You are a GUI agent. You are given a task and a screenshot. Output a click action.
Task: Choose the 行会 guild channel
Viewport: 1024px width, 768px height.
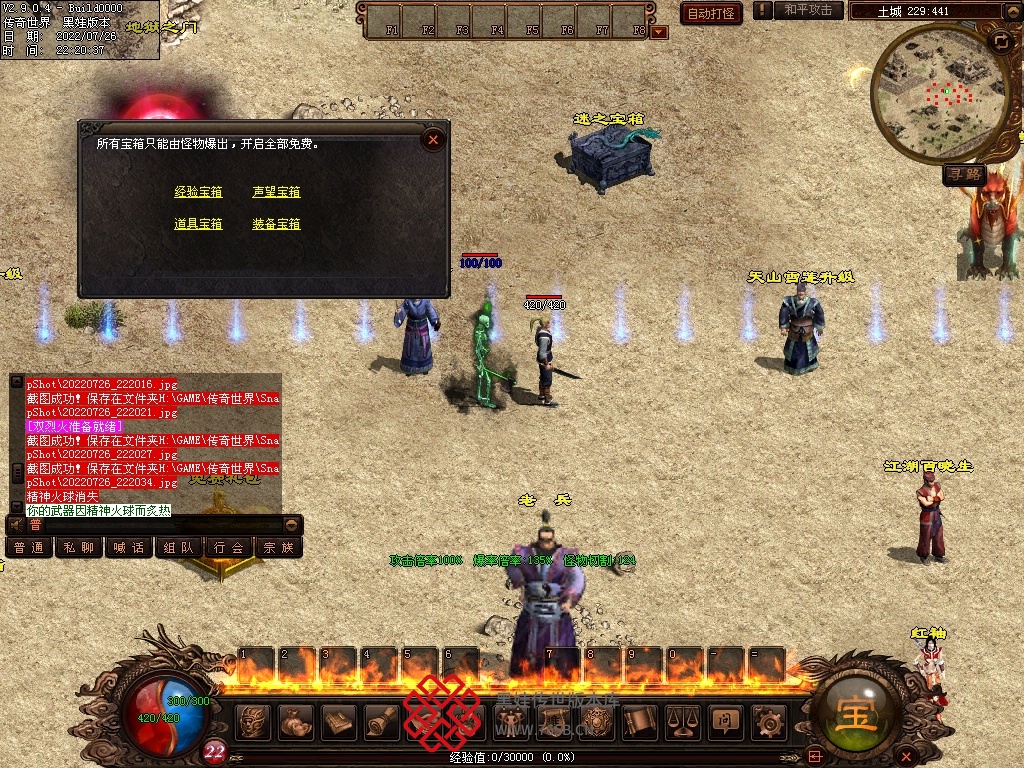click(229, 547)
